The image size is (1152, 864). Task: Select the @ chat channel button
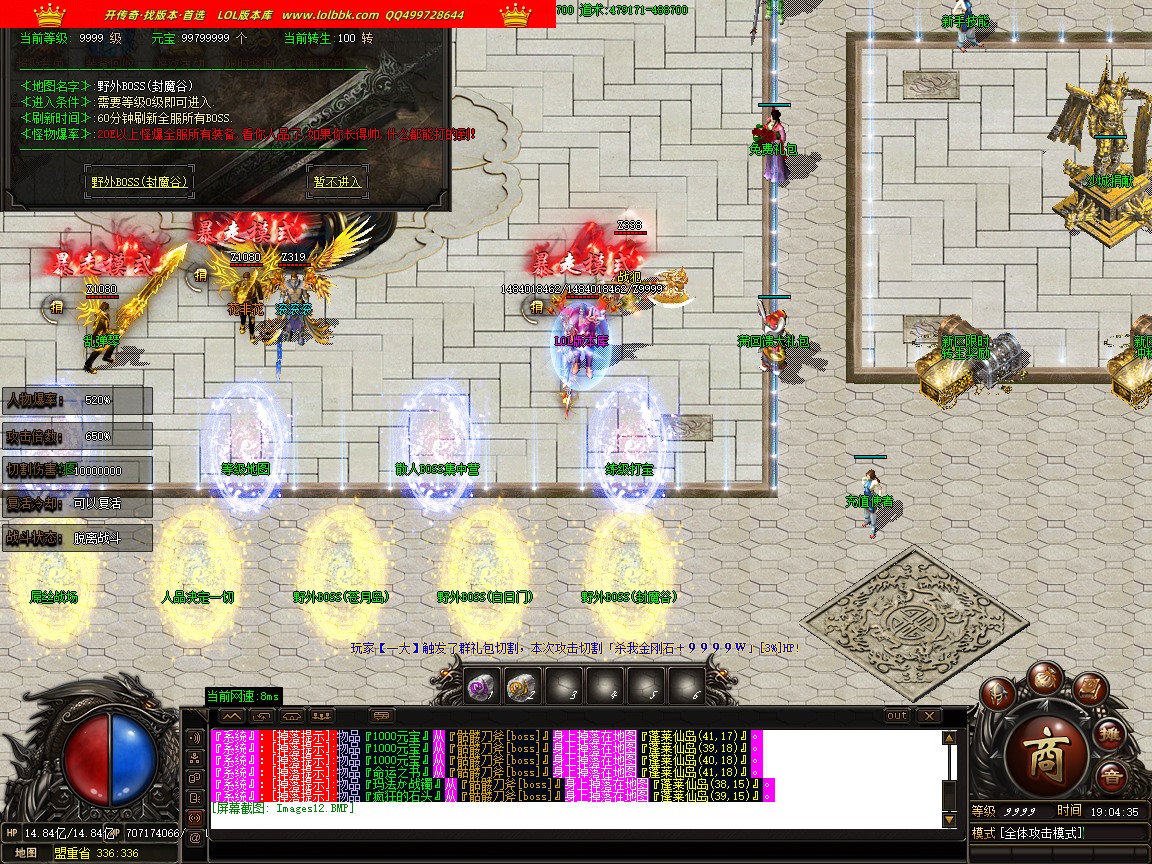pyautogui.click(x=194, y=836)
